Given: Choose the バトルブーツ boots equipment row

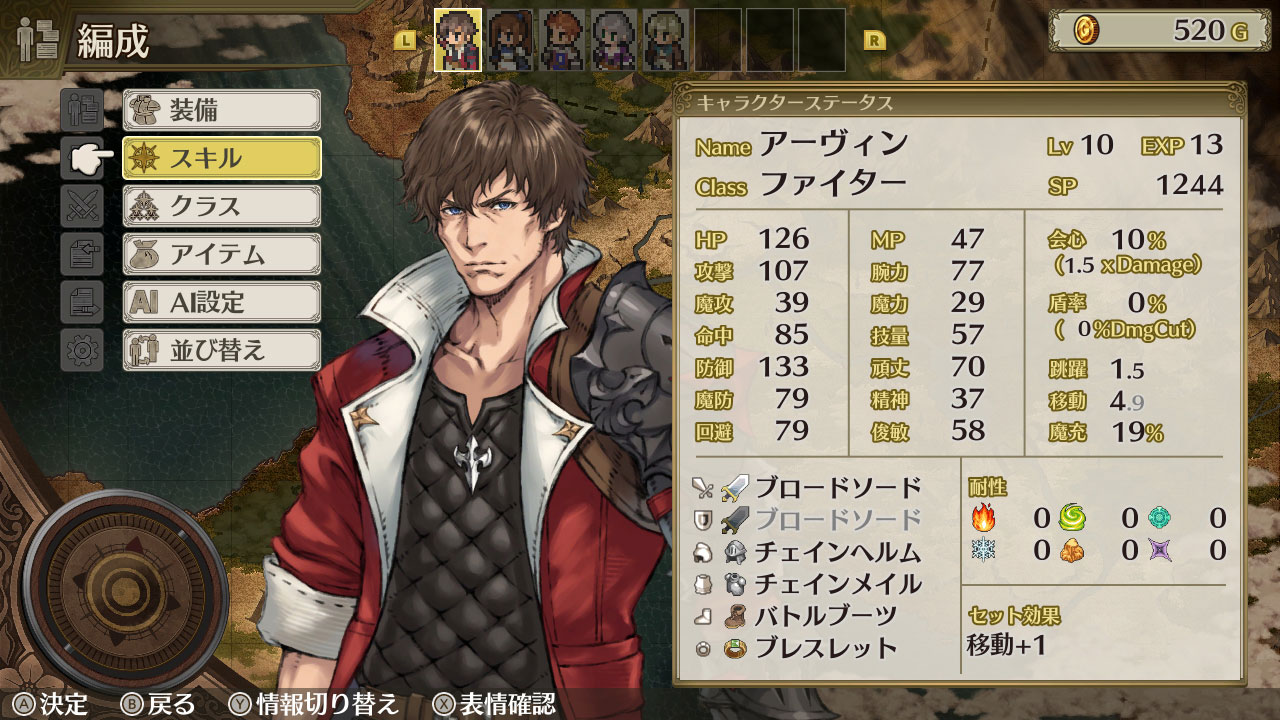Looking at the screenshot, I should coord(808,616).
